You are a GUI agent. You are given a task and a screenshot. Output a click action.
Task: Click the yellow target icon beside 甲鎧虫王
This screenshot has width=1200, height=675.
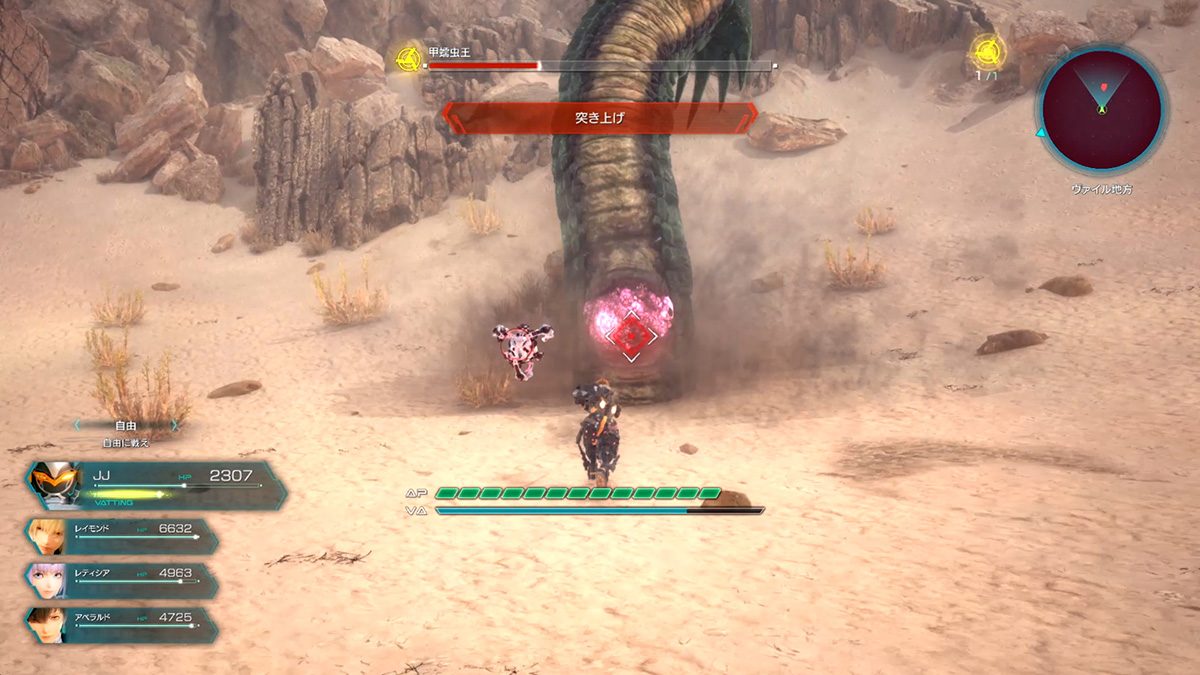coord(408,57)
